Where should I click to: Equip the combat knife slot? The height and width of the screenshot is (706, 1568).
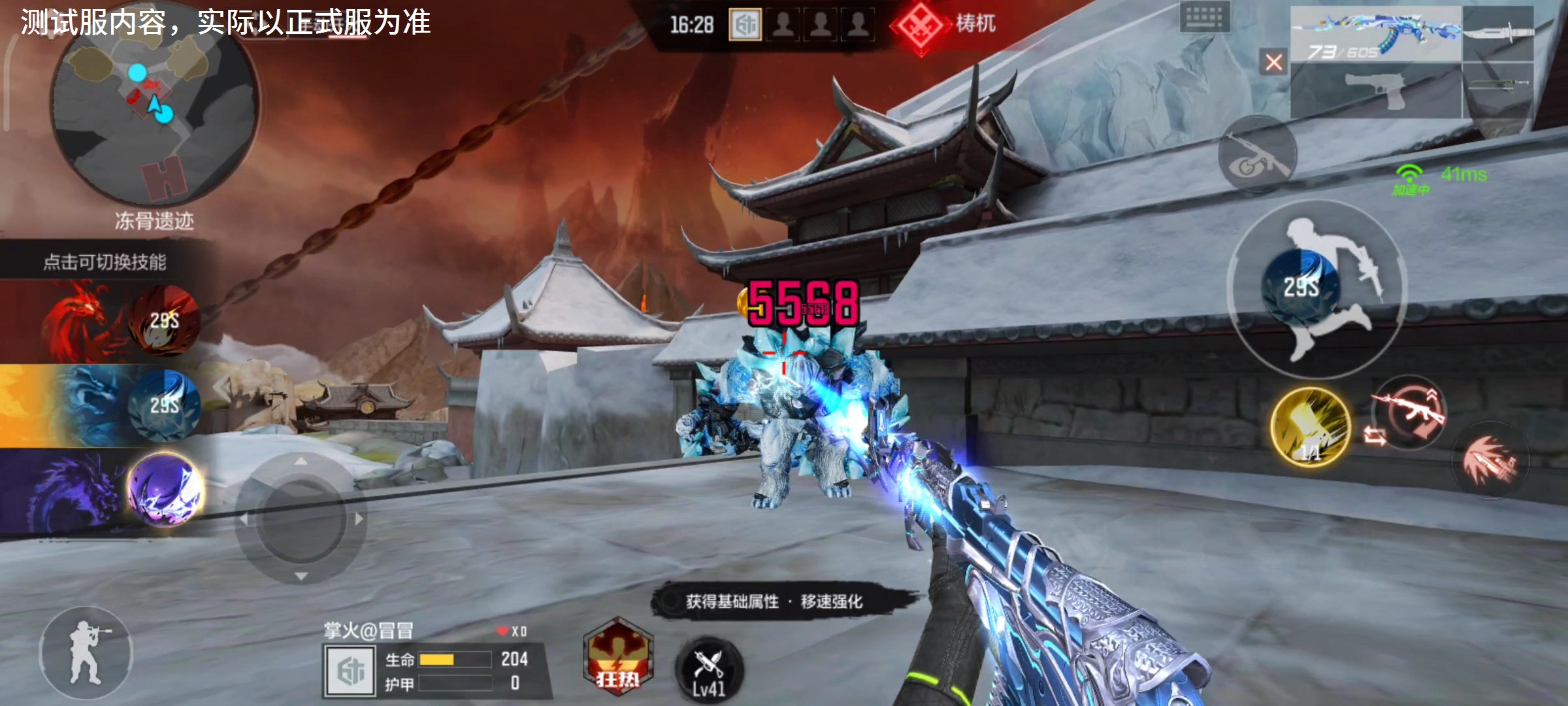pos(1499,34)
